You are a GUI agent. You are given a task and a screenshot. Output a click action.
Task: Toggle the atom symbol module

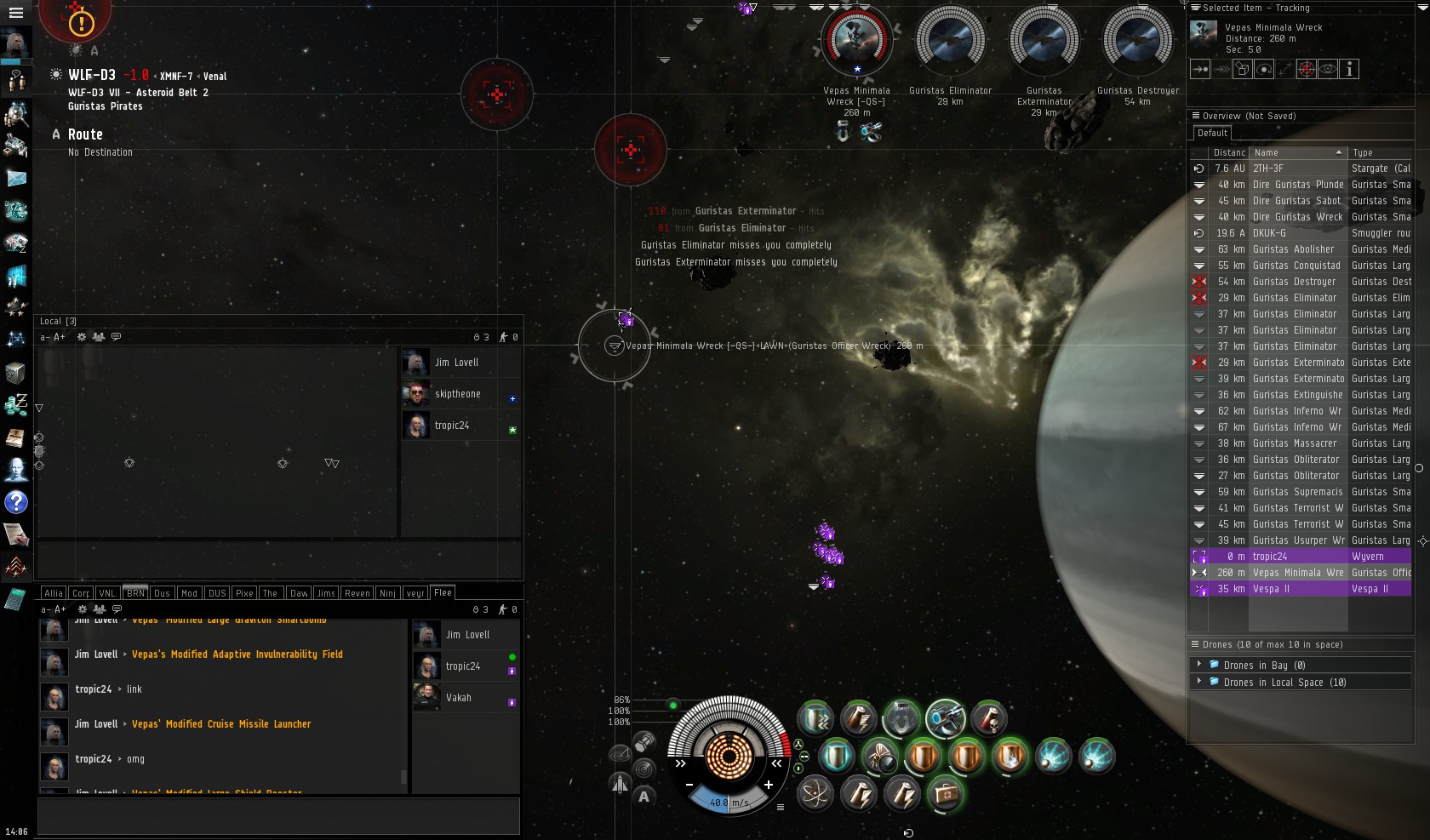[x=815, y=794]
